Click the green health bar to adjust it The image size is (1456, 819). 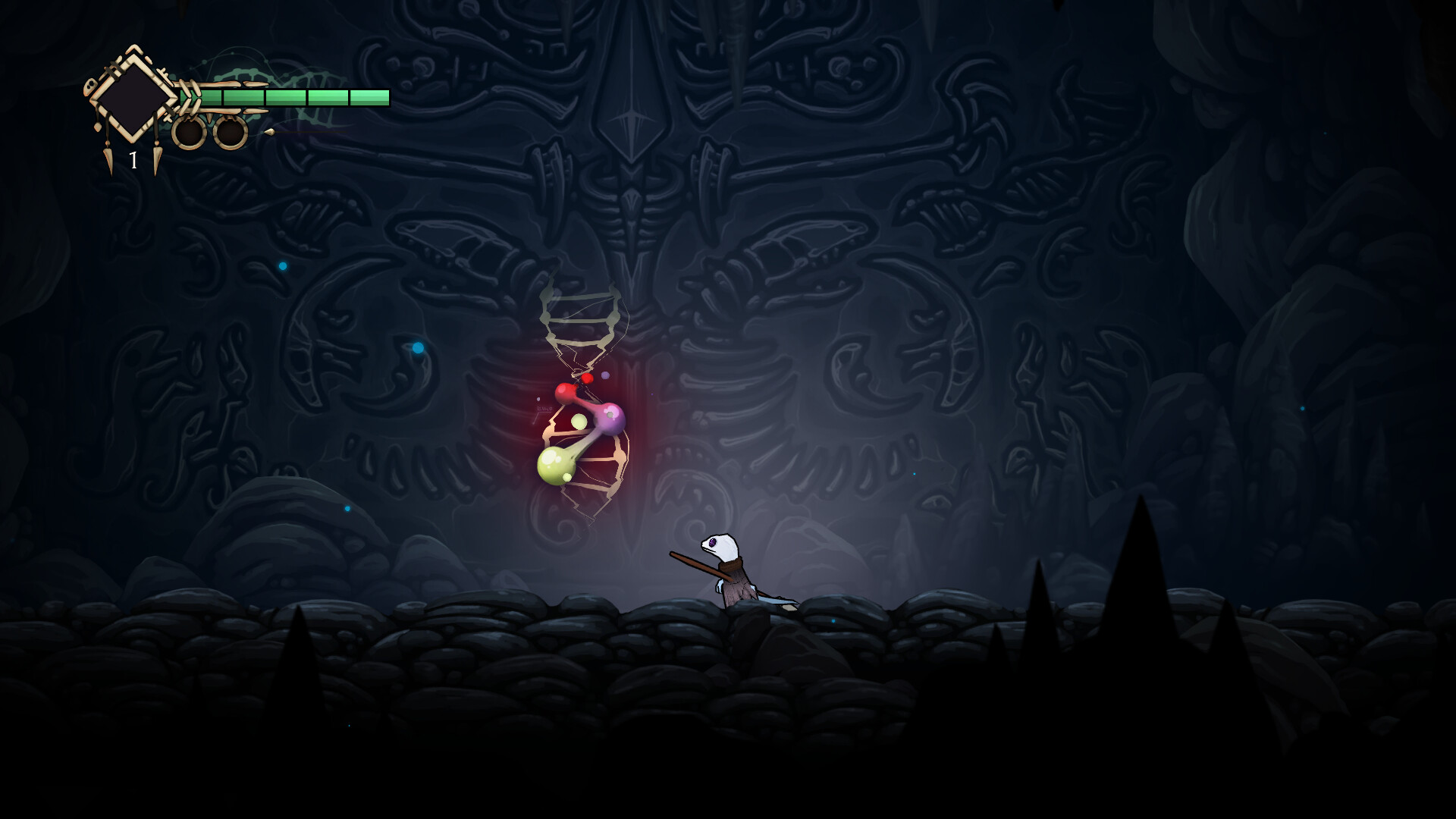point(288,97)
